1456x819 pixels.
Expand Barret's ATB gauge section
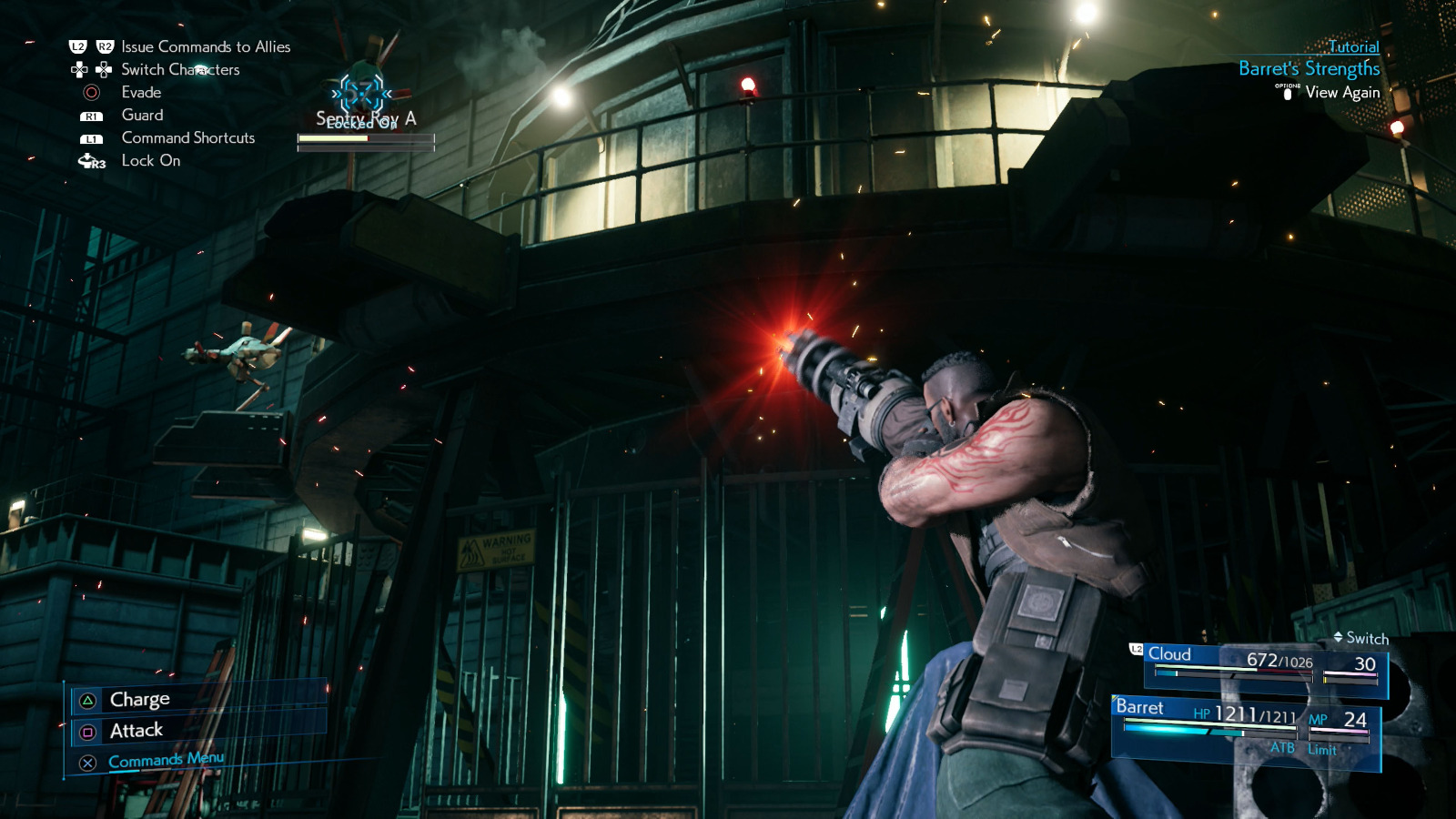pyautogui.click(x=1280, y=750)
